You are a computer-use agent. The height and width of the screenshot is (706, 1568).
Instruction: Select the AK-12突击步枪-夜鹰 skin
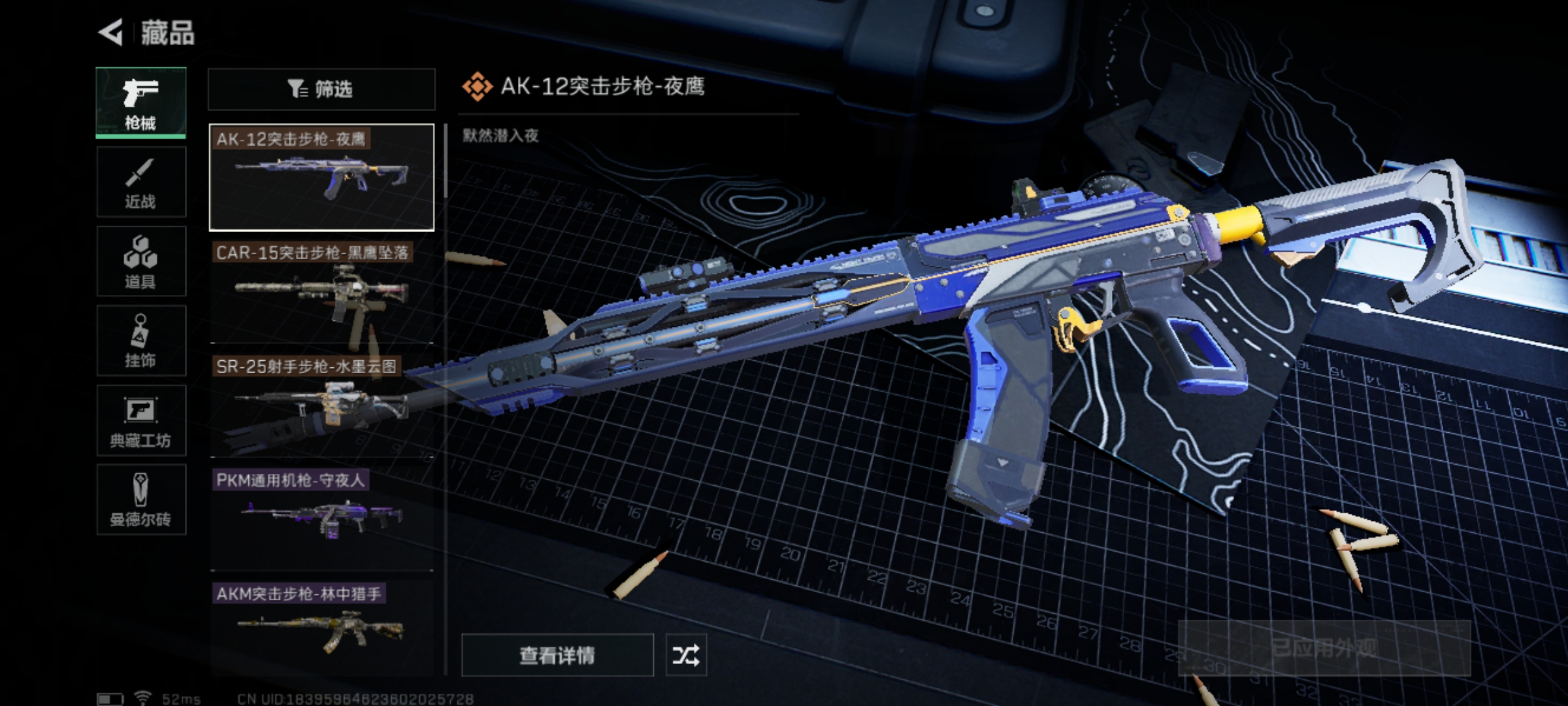[321, 177]
